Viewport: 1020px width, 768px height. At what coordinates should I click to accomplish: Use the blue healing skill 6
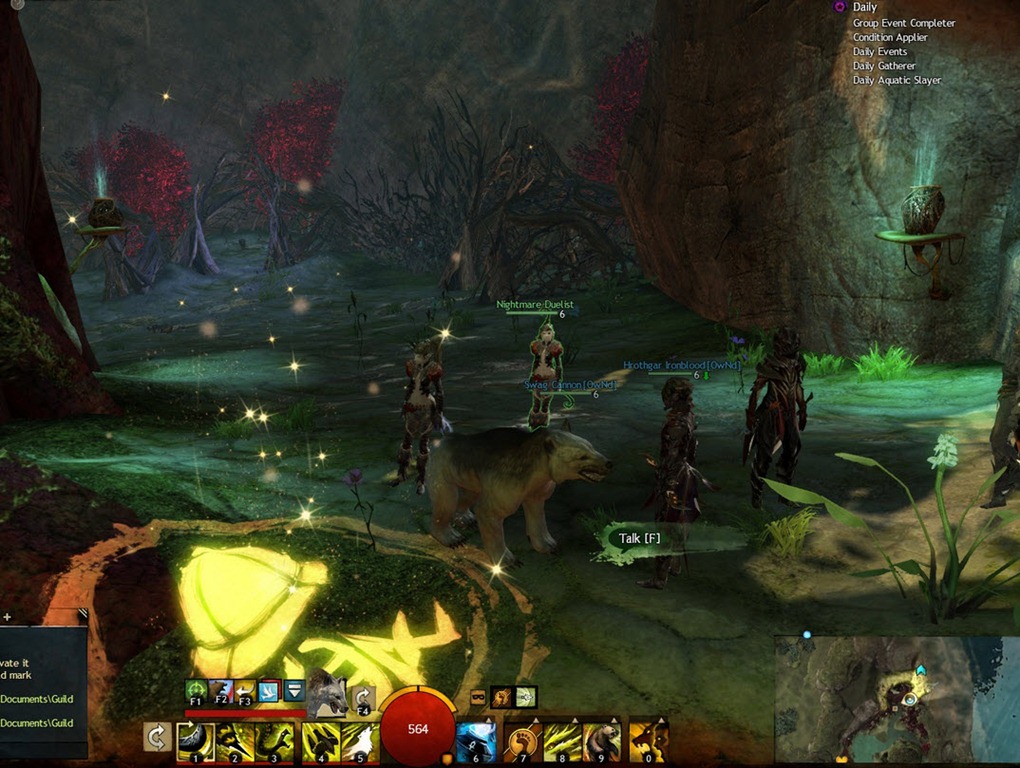[x=476, y=741]
